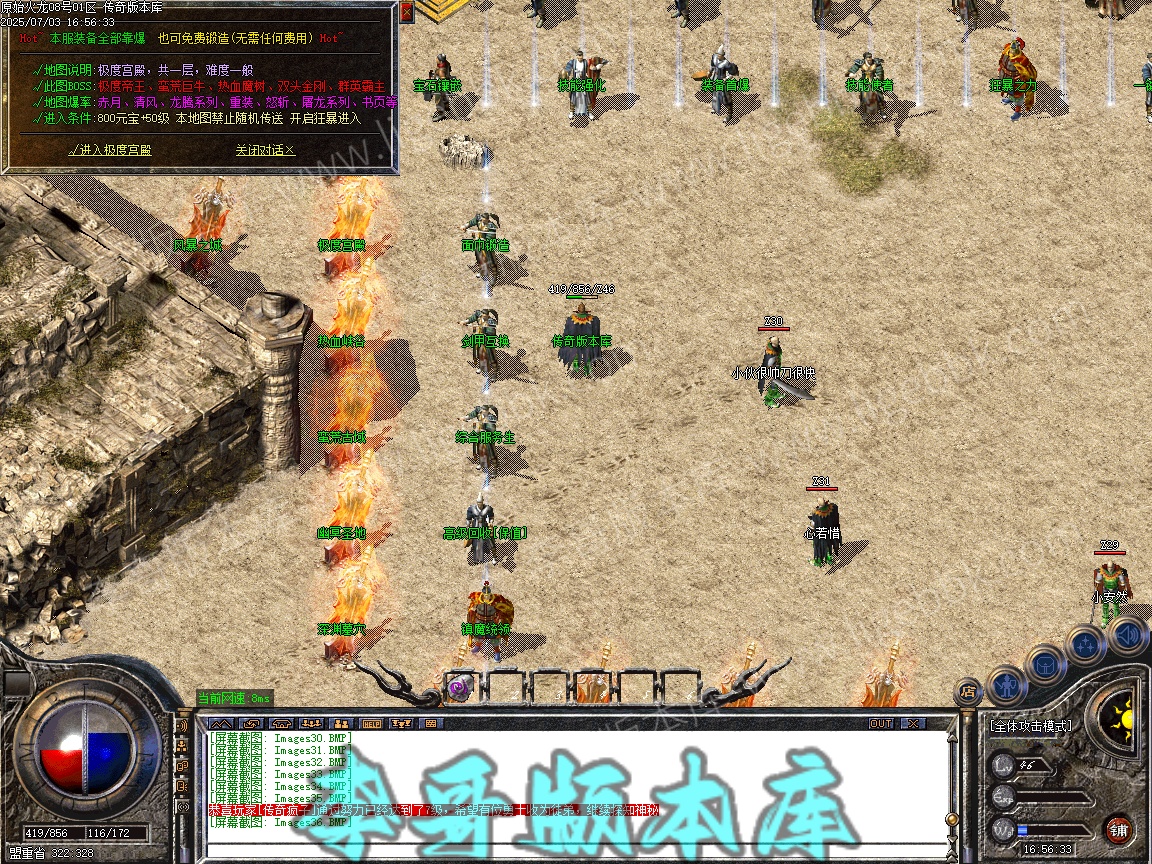Viewport: 1152px width, 864px height.
Task: Choose the 关闭对话 link
Action: click(x=265, y=150)
